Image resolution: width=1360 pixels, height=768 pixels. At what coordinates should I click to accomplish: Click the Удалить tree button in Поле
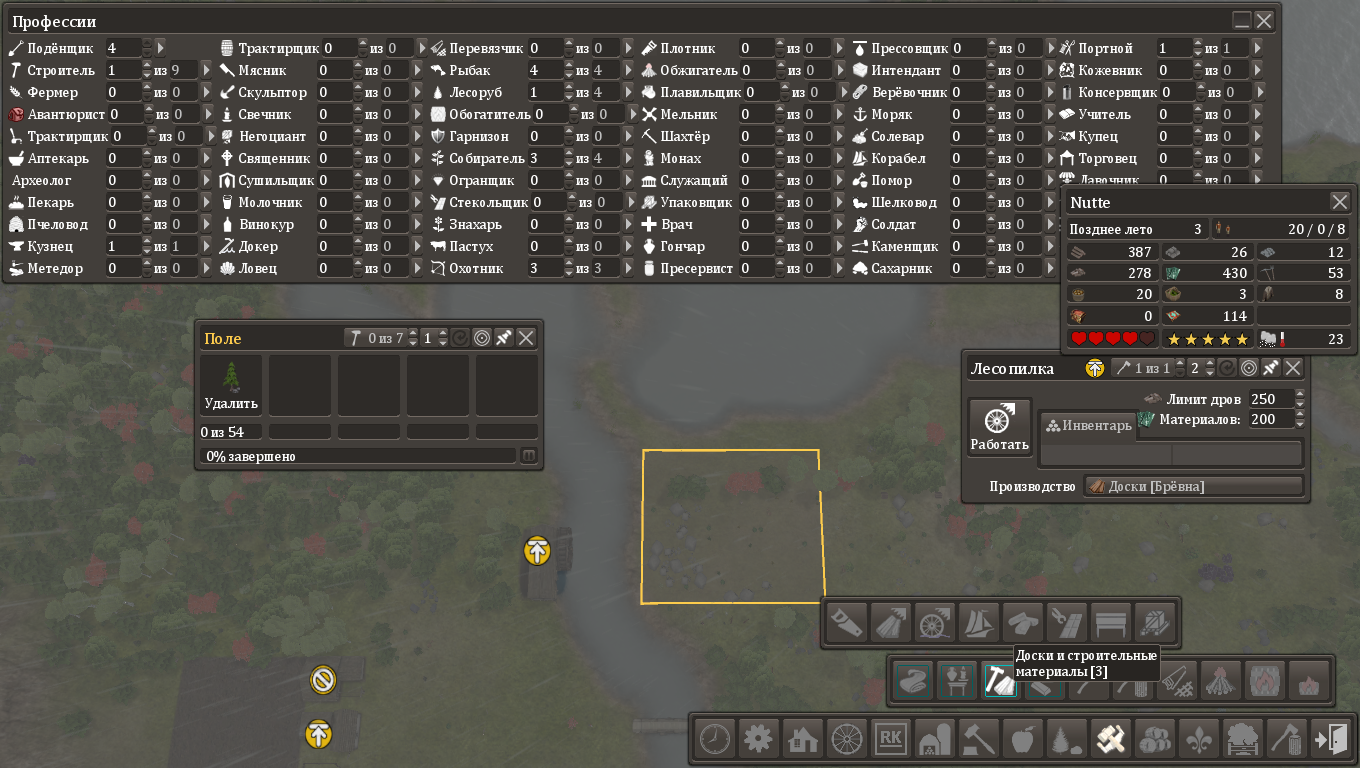click(x=231, y=385)
